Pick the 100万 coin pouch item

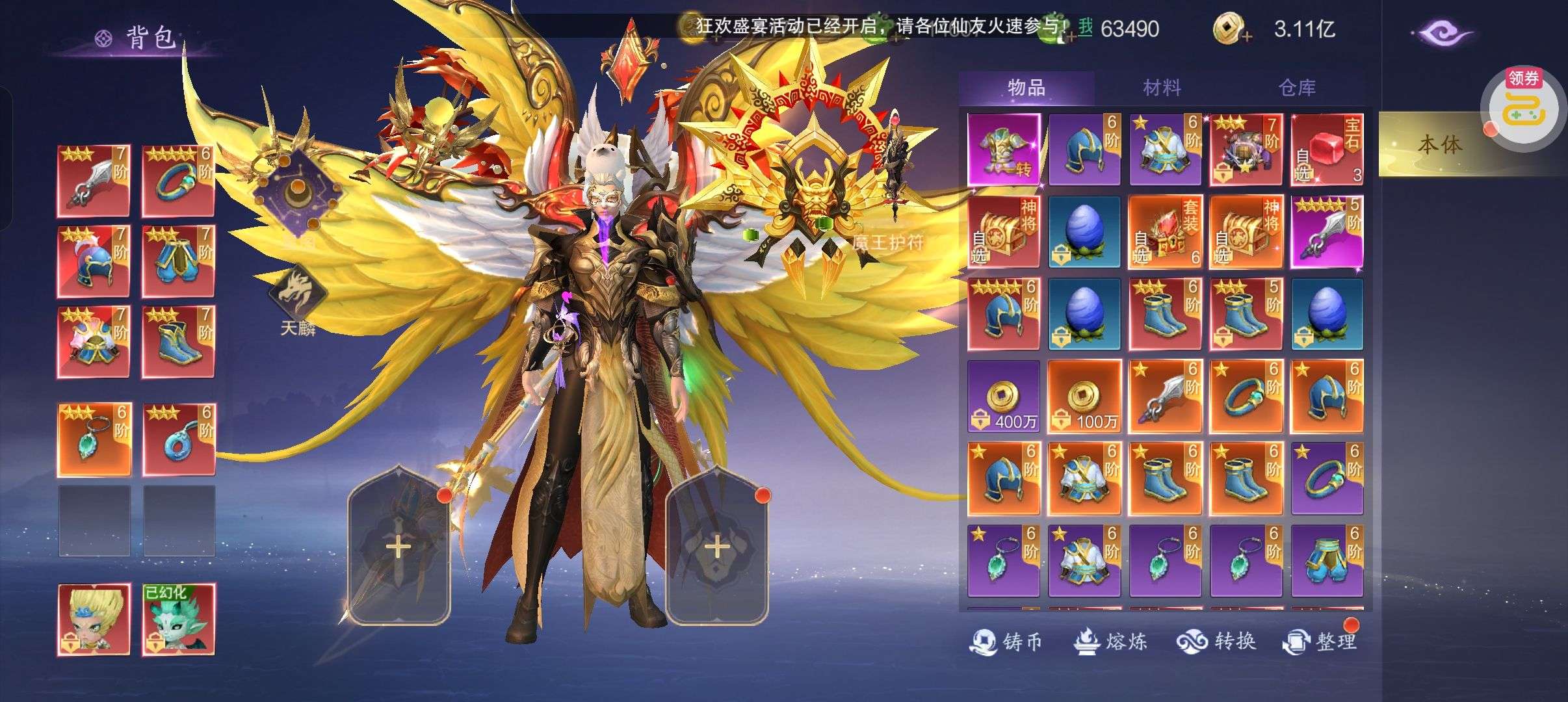click(x=1084, y=396)
